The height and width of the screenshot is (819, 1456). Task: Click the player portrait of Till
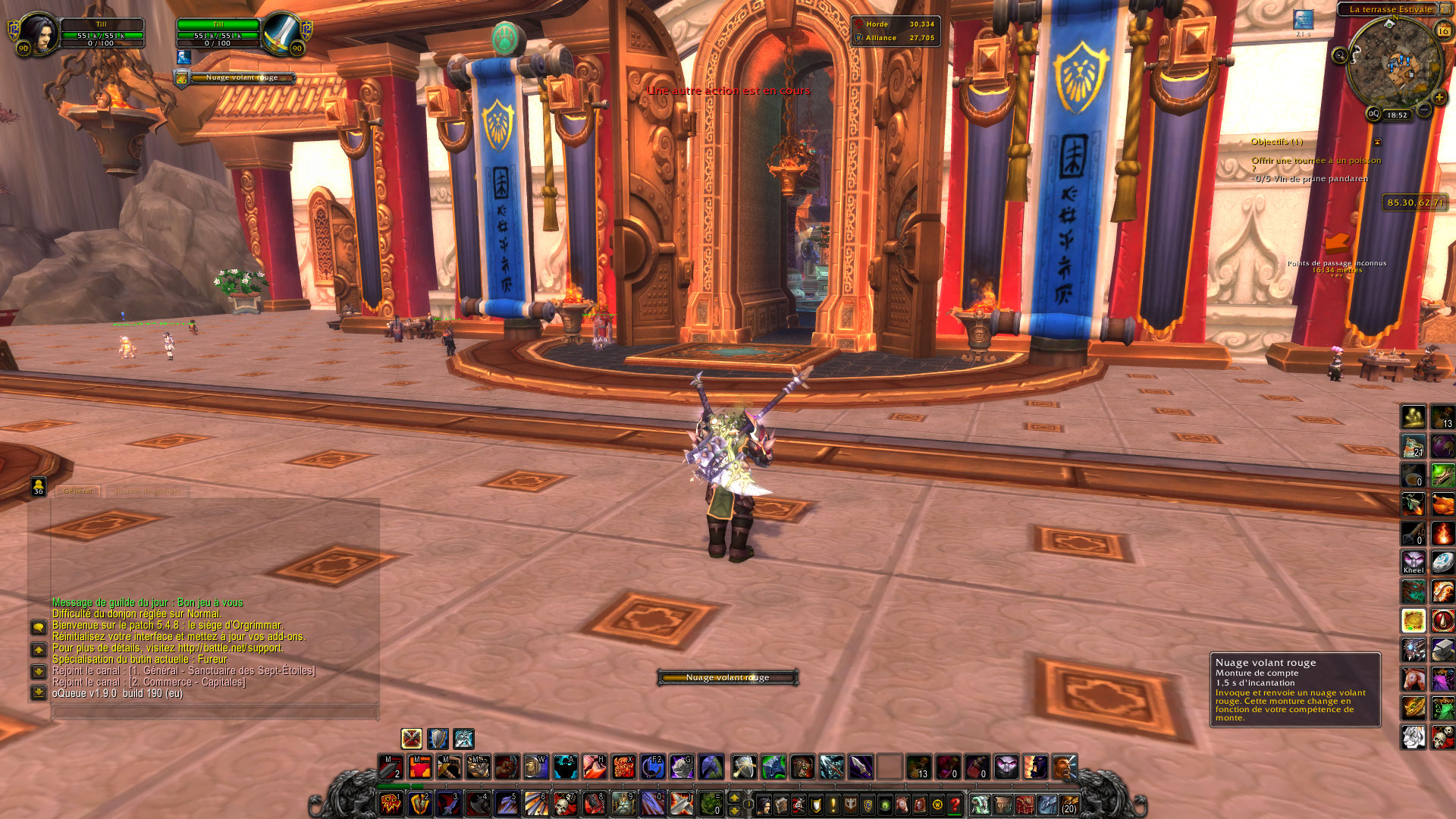coord(36,33)
